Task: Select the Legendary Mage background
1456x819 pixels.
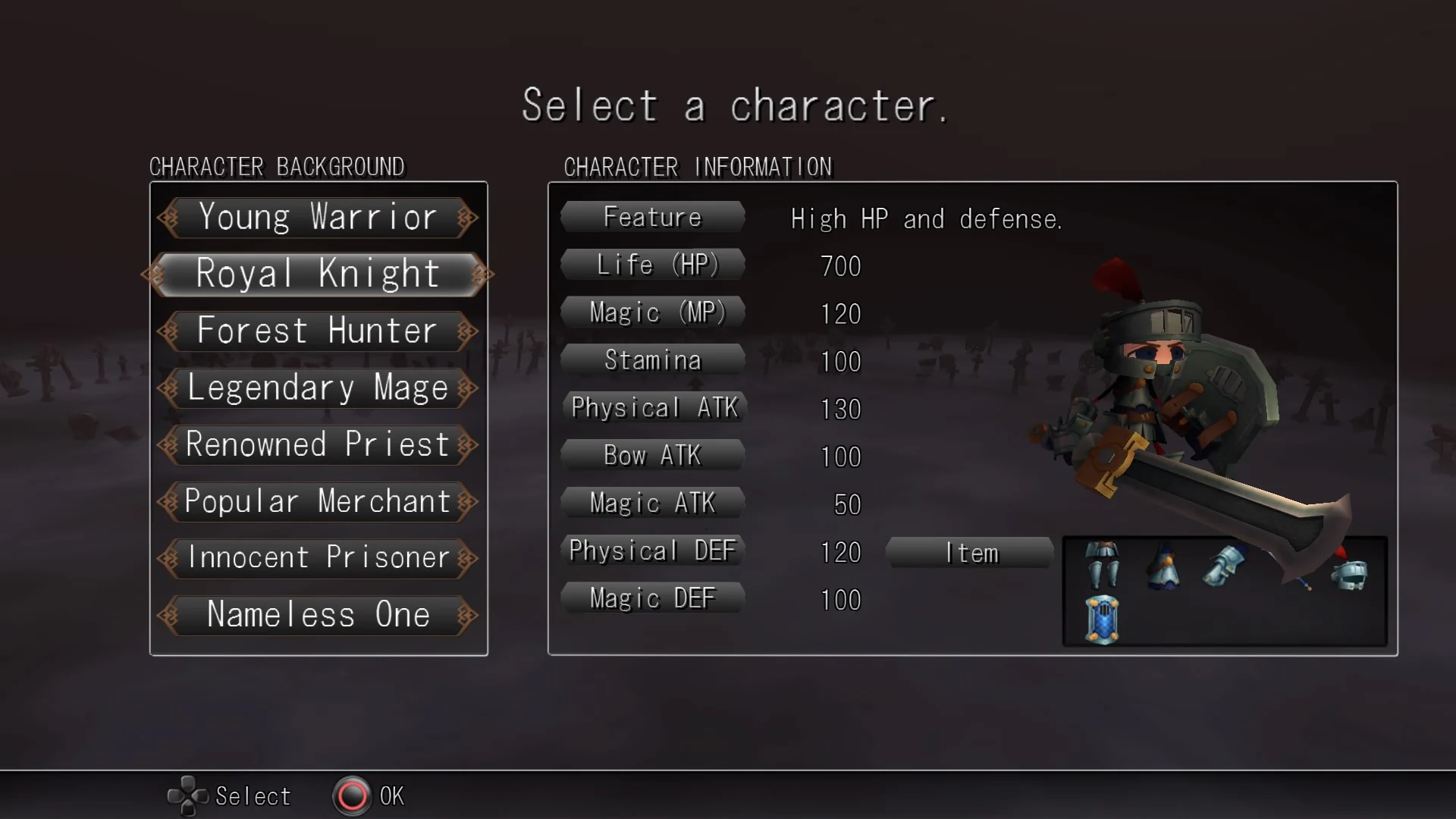Action: click(x=318, y=388)
